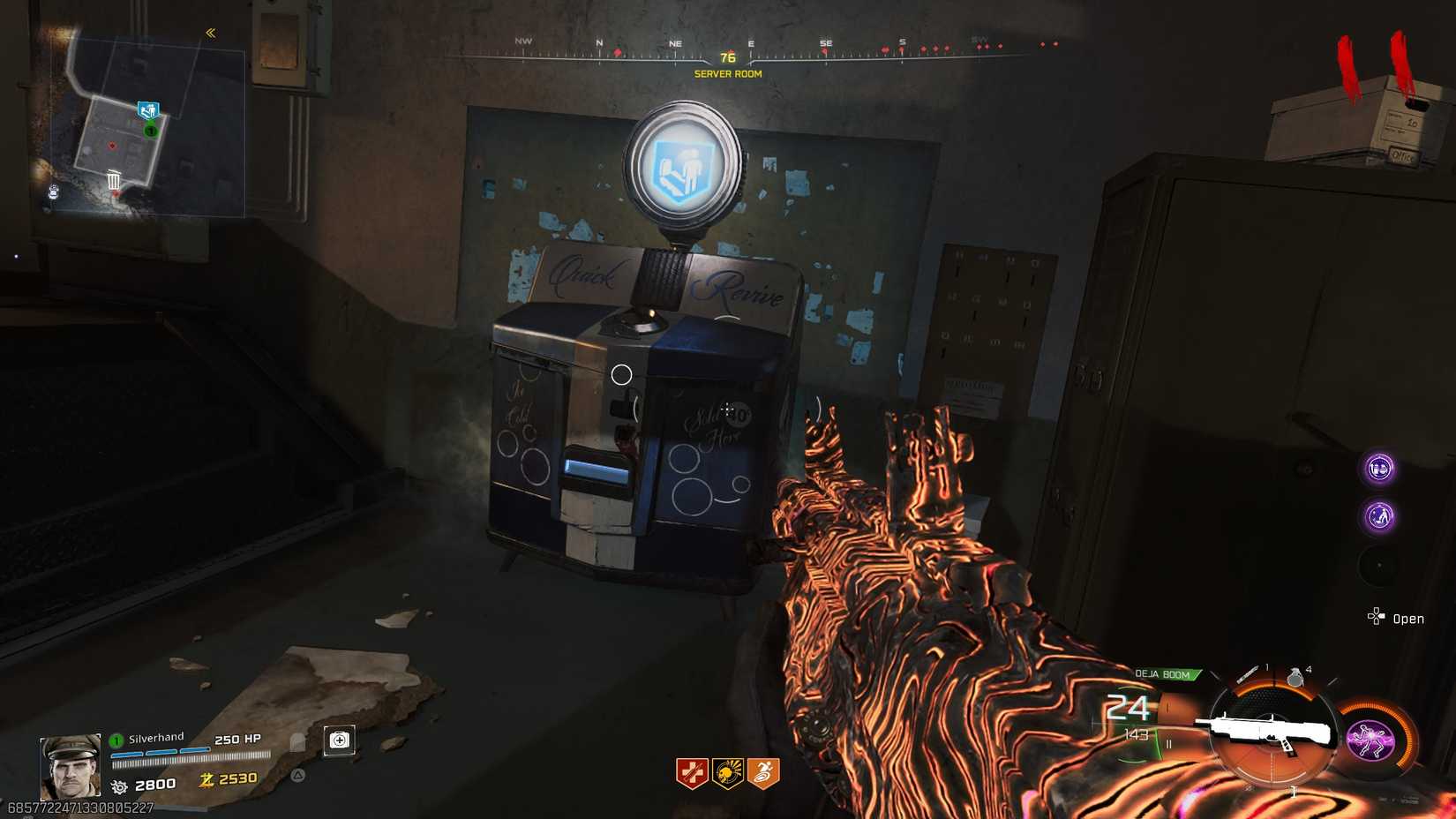Open the Server Room compass label
The width and height of the screenshot is (1456, 819).
[726, 74]
